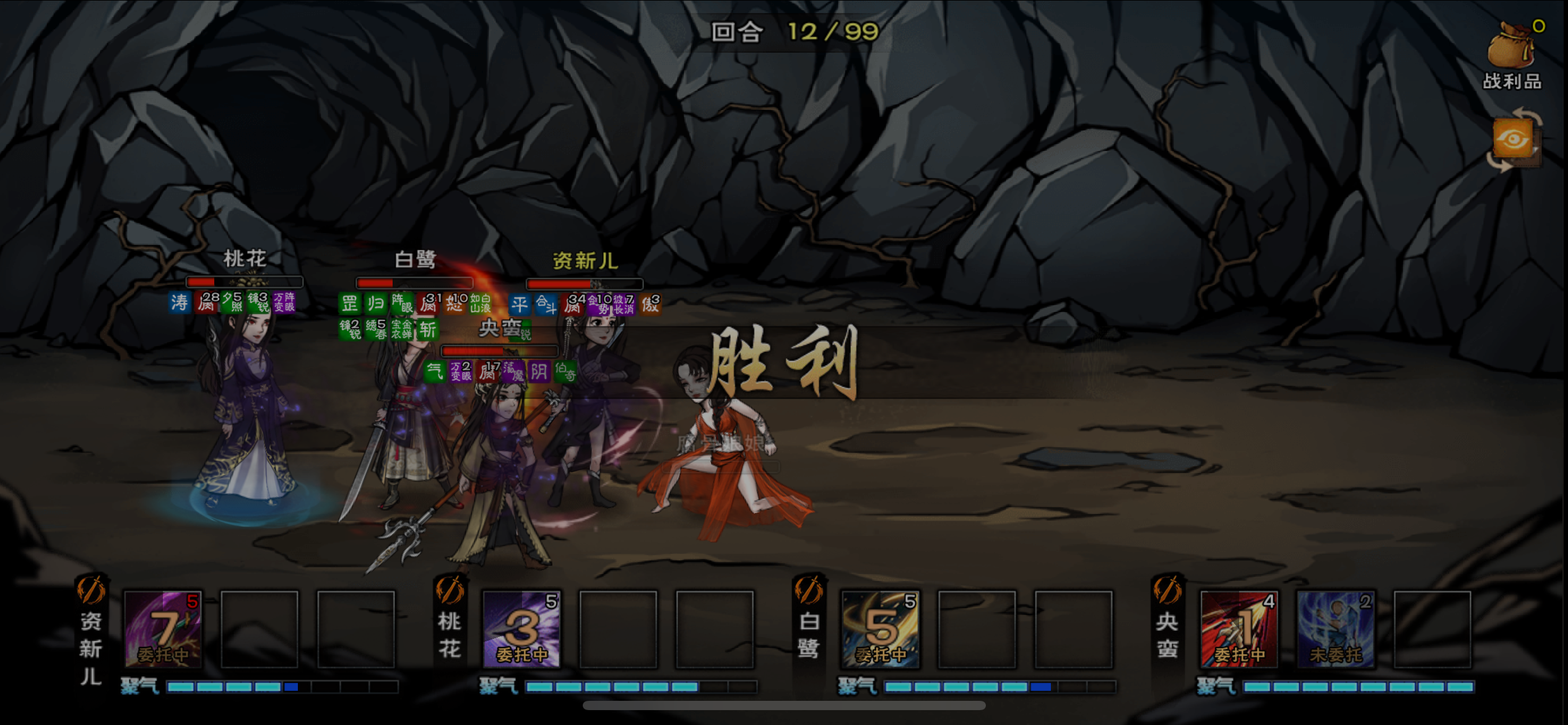Image resolution: width=1568 pixels, height=725 pixels.
Task: Select the 桃花 character name label
Action: tap(245, 259)
